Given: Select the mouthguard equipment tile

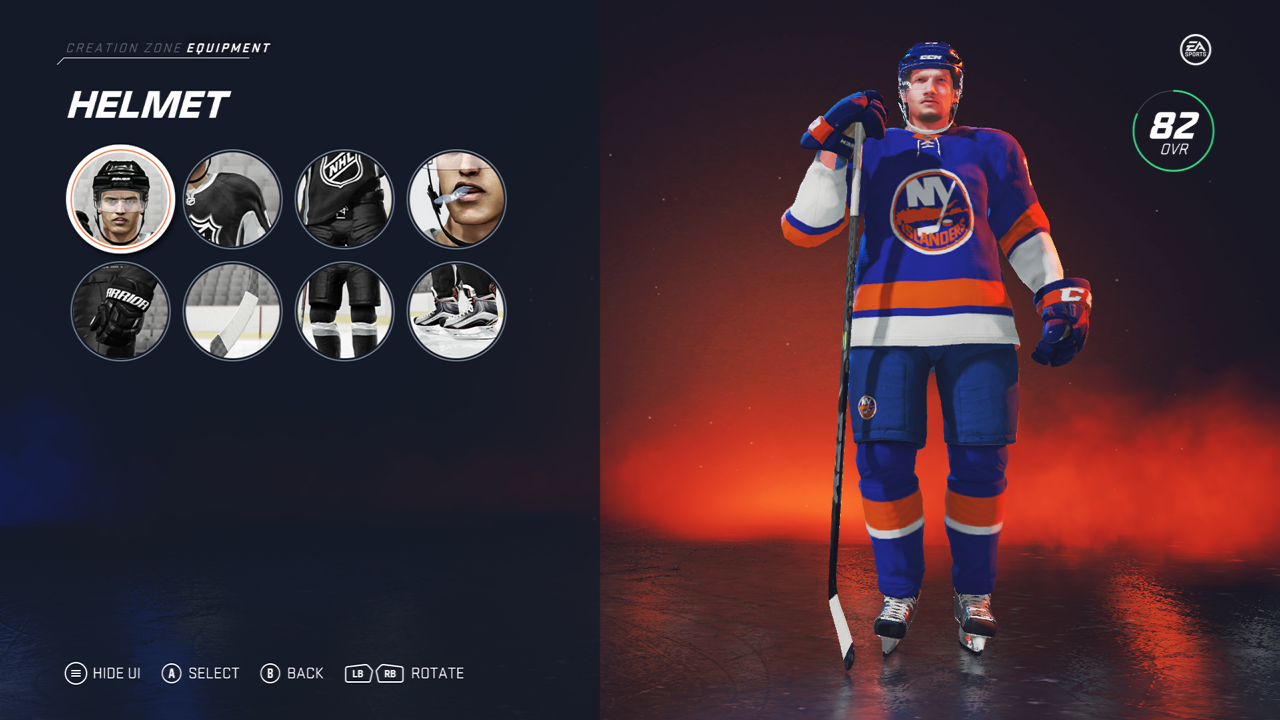Looking at the screenshot, I should pyautogui.click(x=457, y=199).
